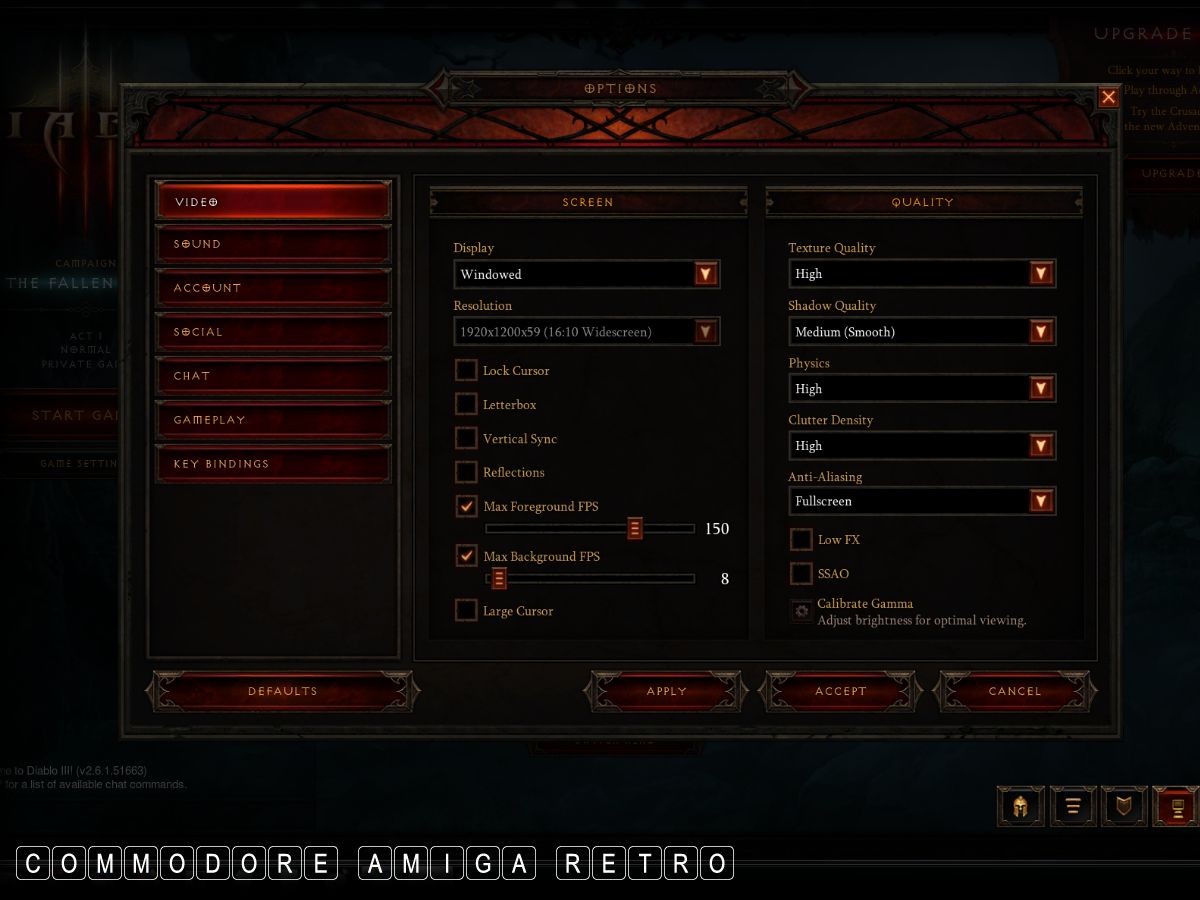Open the Calibrate Gamma tool

pyautogui.click(x=801, y=611)
